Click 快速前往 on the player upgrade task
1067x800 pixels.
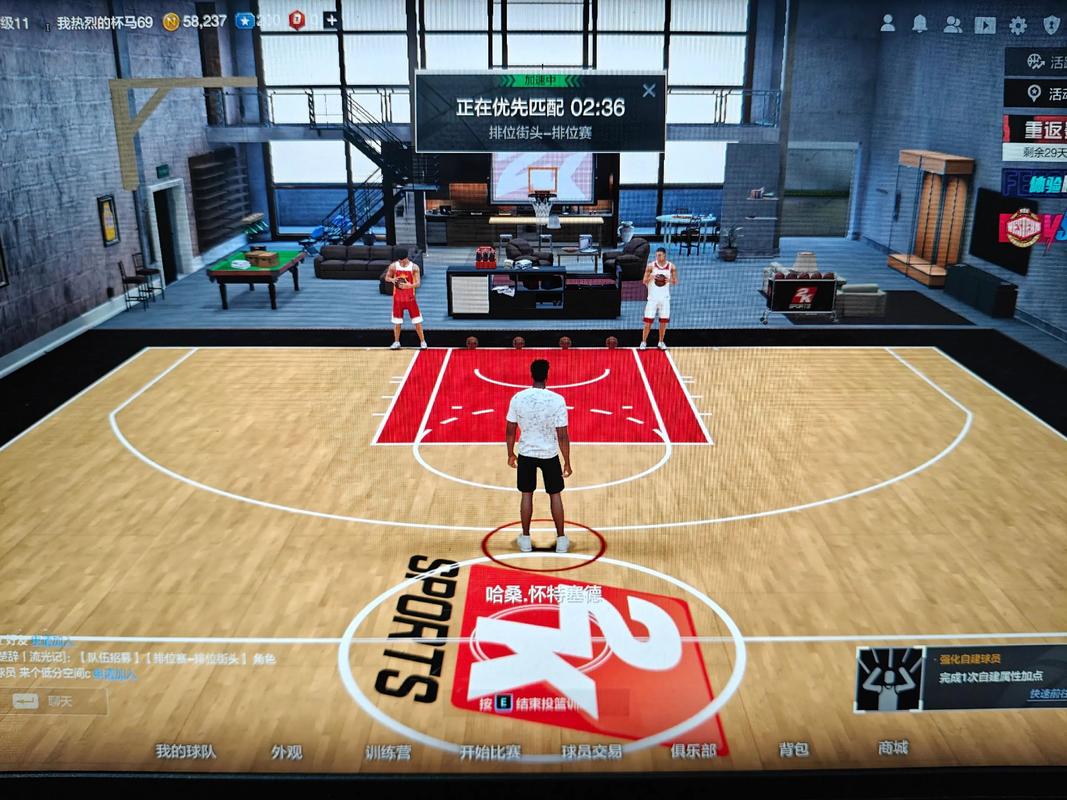(1047, 694)
